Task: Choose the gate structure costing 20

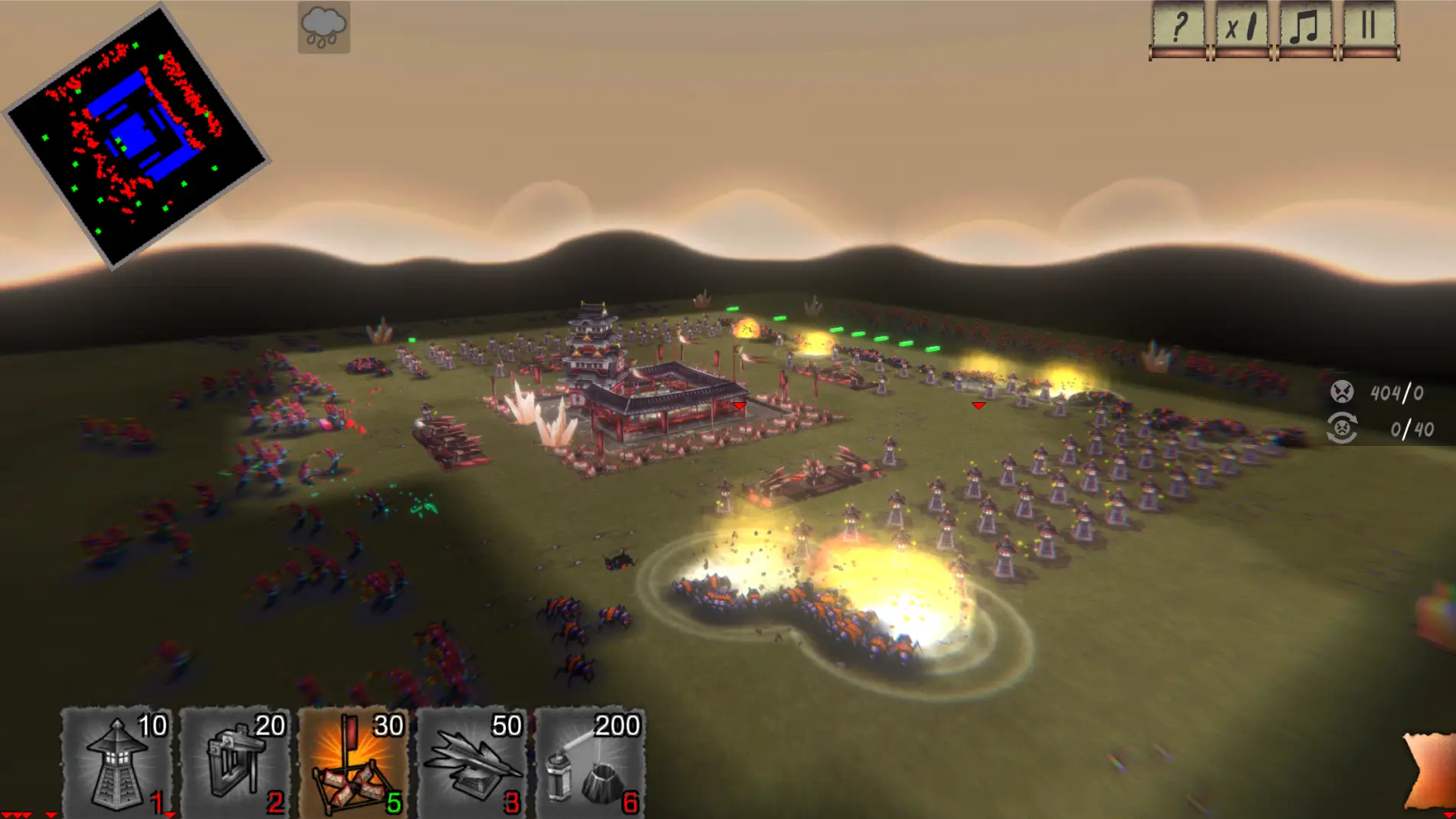Action: [235, 762]
